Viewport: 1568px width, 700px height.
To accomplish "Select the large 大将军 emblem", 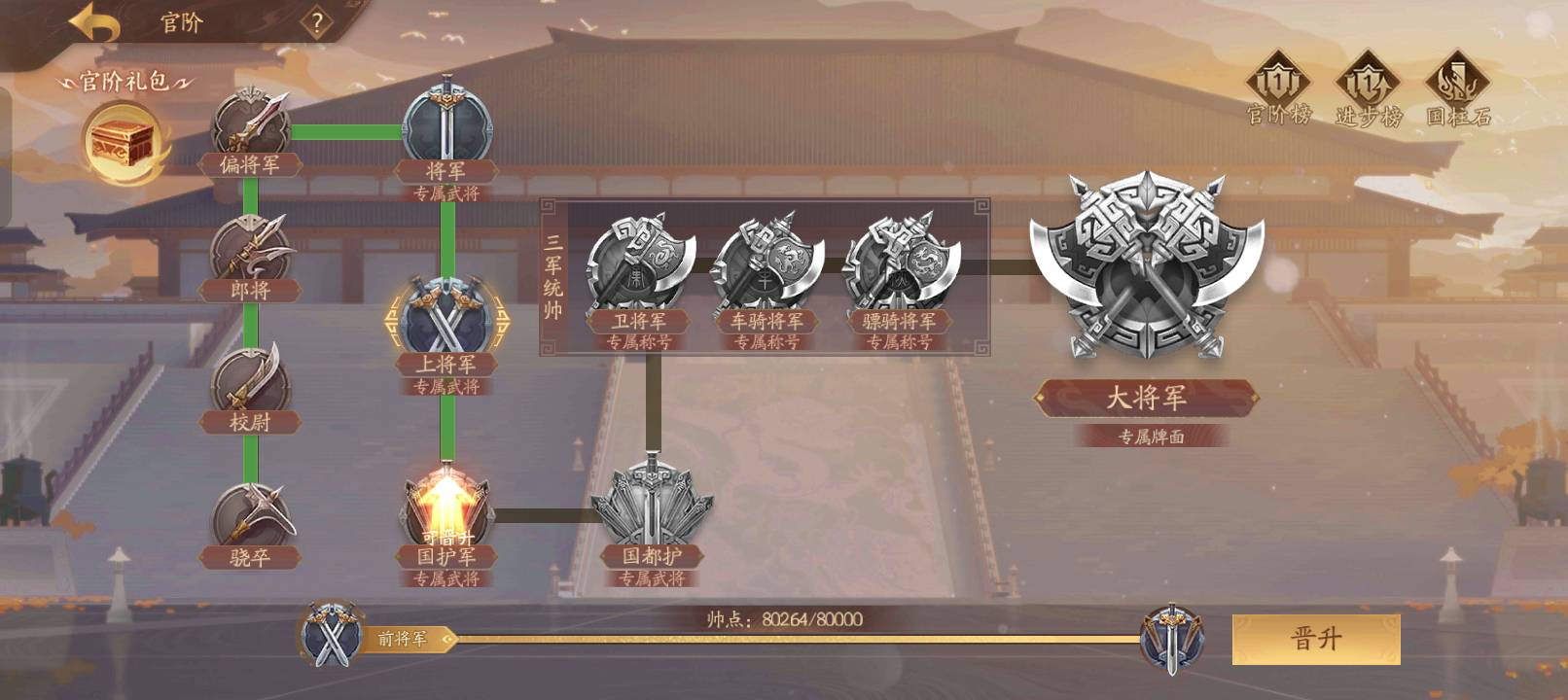I will coord(1146,267).
